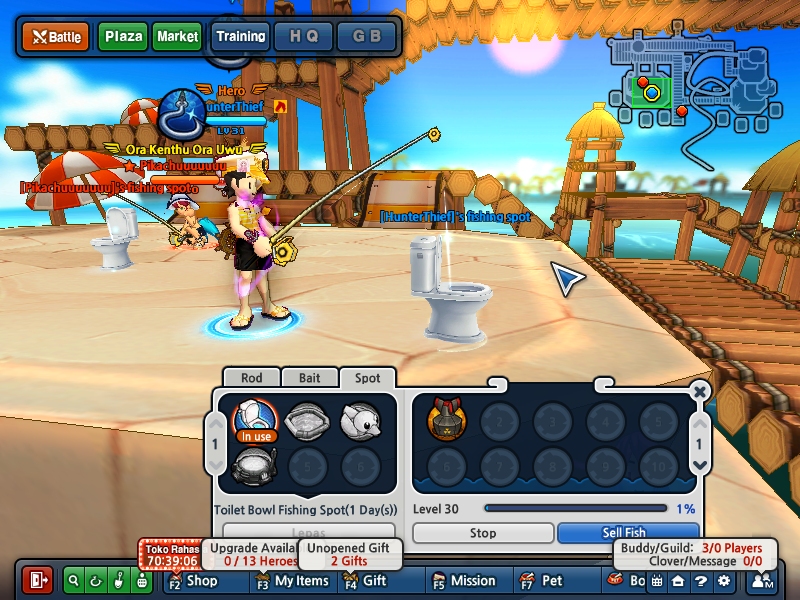Screen dimensions: 800x600
Task: Click the red exit door button
Action: 39,580
